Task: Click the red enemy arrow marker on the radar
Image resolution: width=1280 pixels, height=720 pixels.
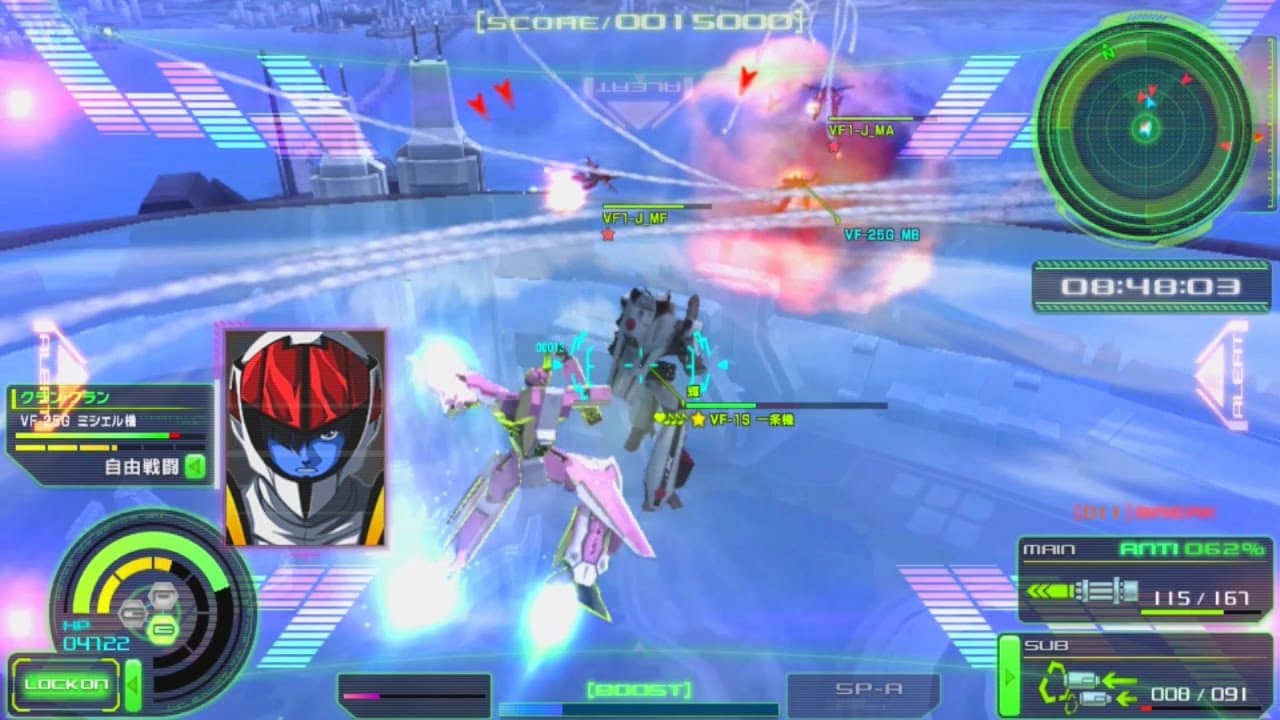Action: [x=1186, y=80]
